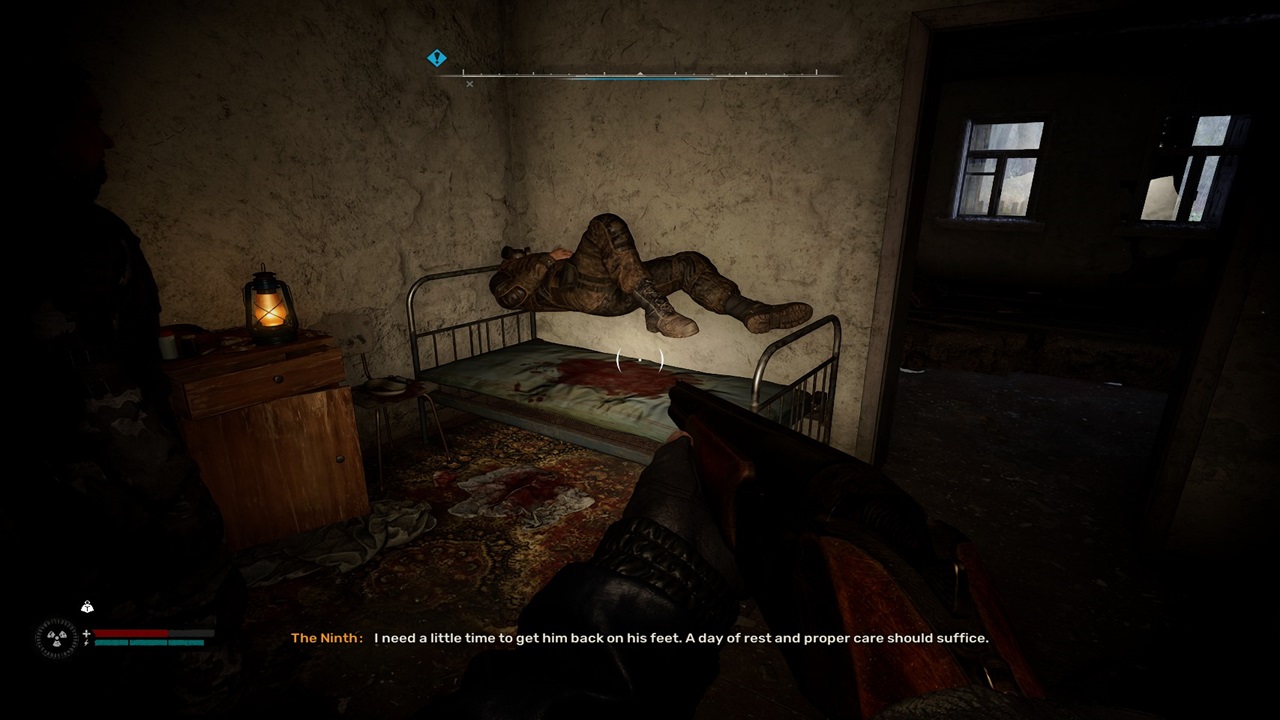1280x720 pixels.
Task: Click the health cross icon
Action: pyautogui.click(x=87, y=634)
